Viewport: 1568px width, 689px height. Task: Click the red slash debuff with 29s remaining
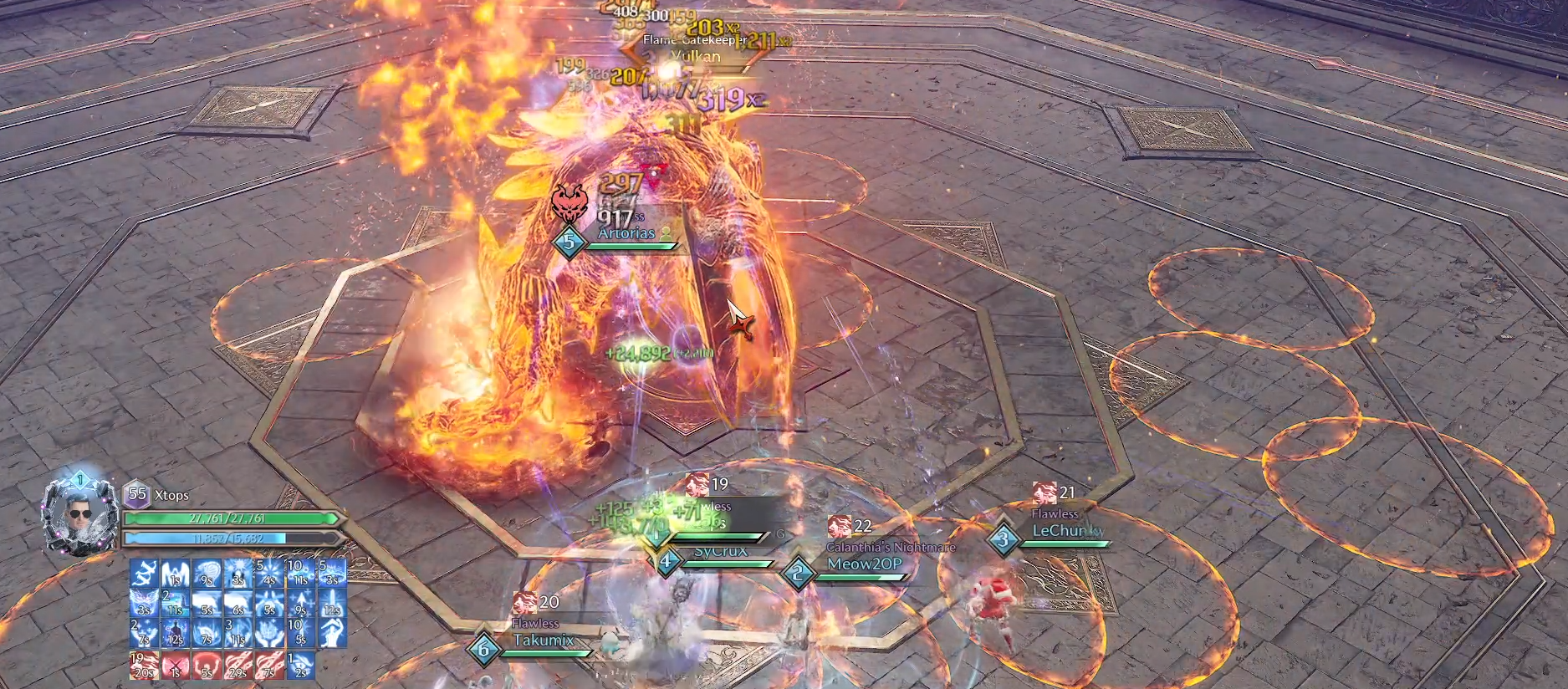point(237,665)
